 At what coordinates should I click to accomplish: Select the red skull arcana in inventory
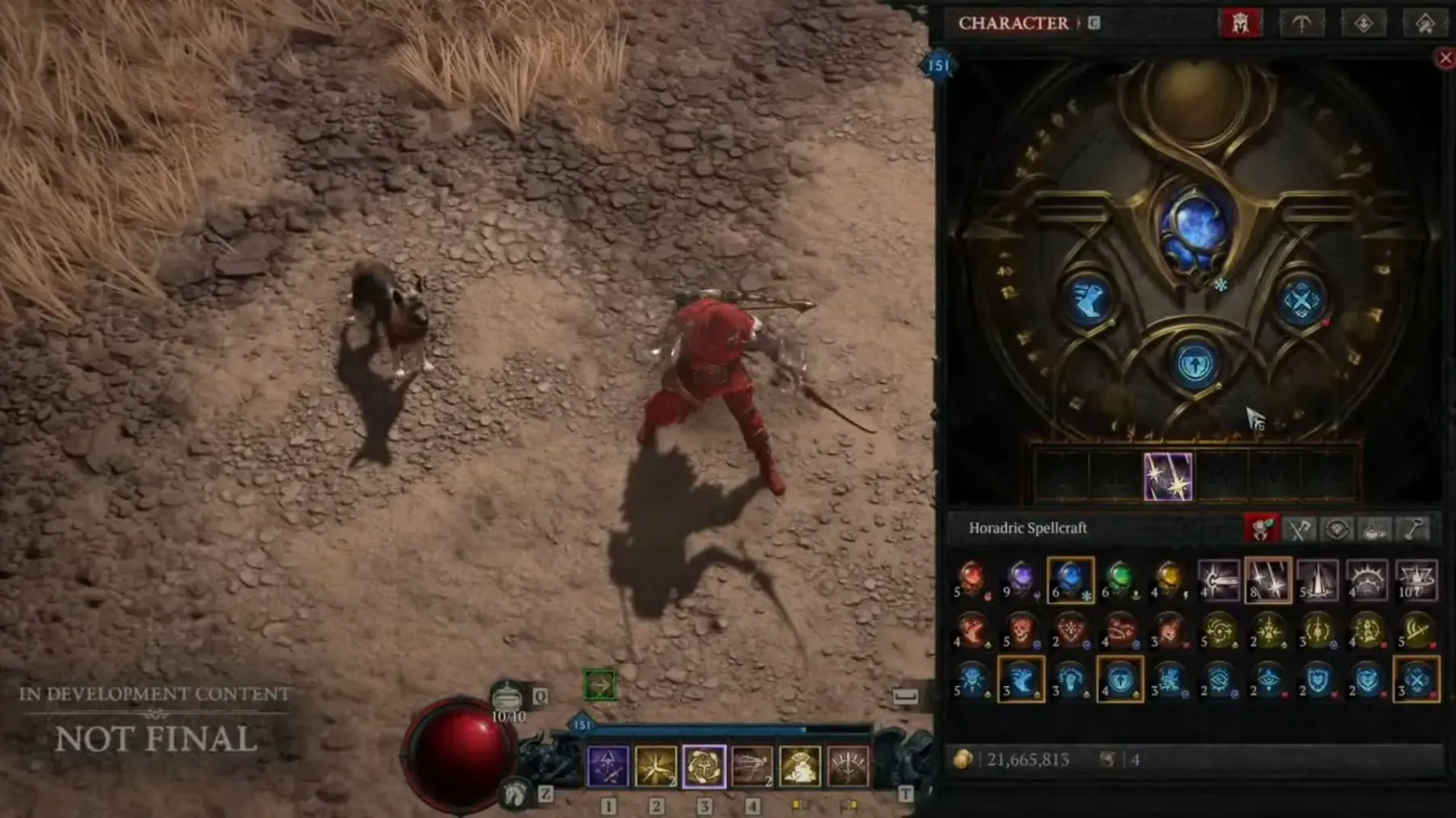click(x=1021, y=629)
